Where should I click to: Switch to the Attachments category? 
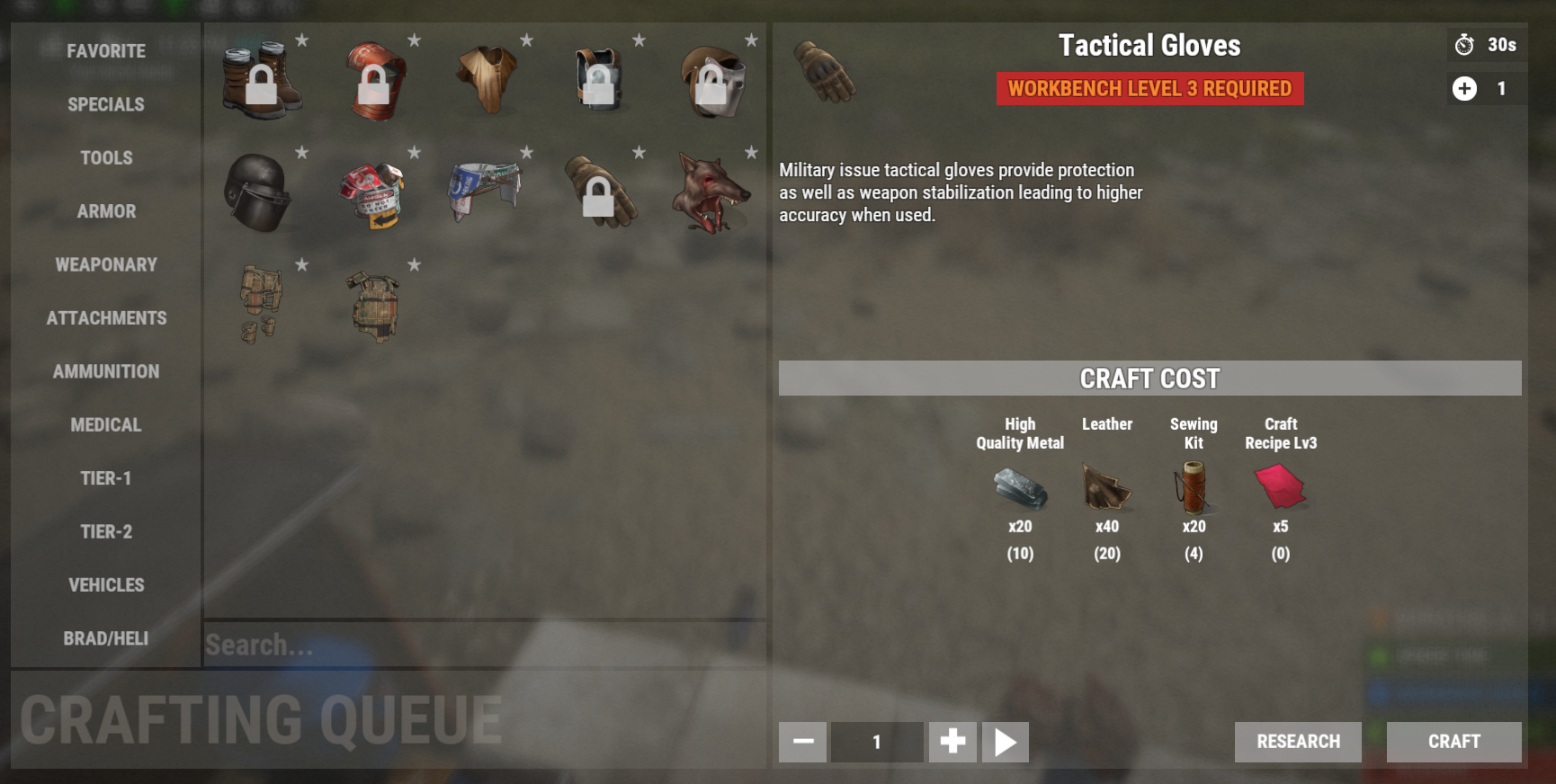point(106,318)
